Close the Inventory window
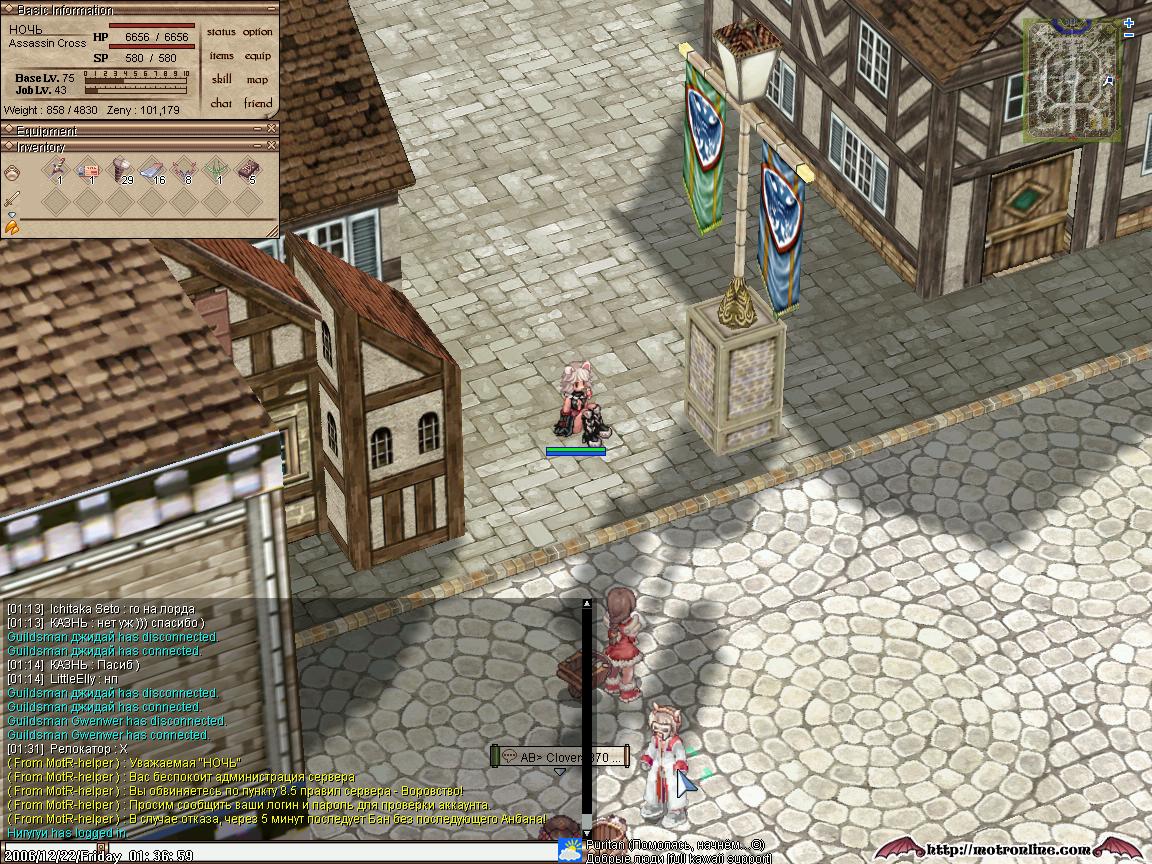1152x864 pixels. pos(272,146)
